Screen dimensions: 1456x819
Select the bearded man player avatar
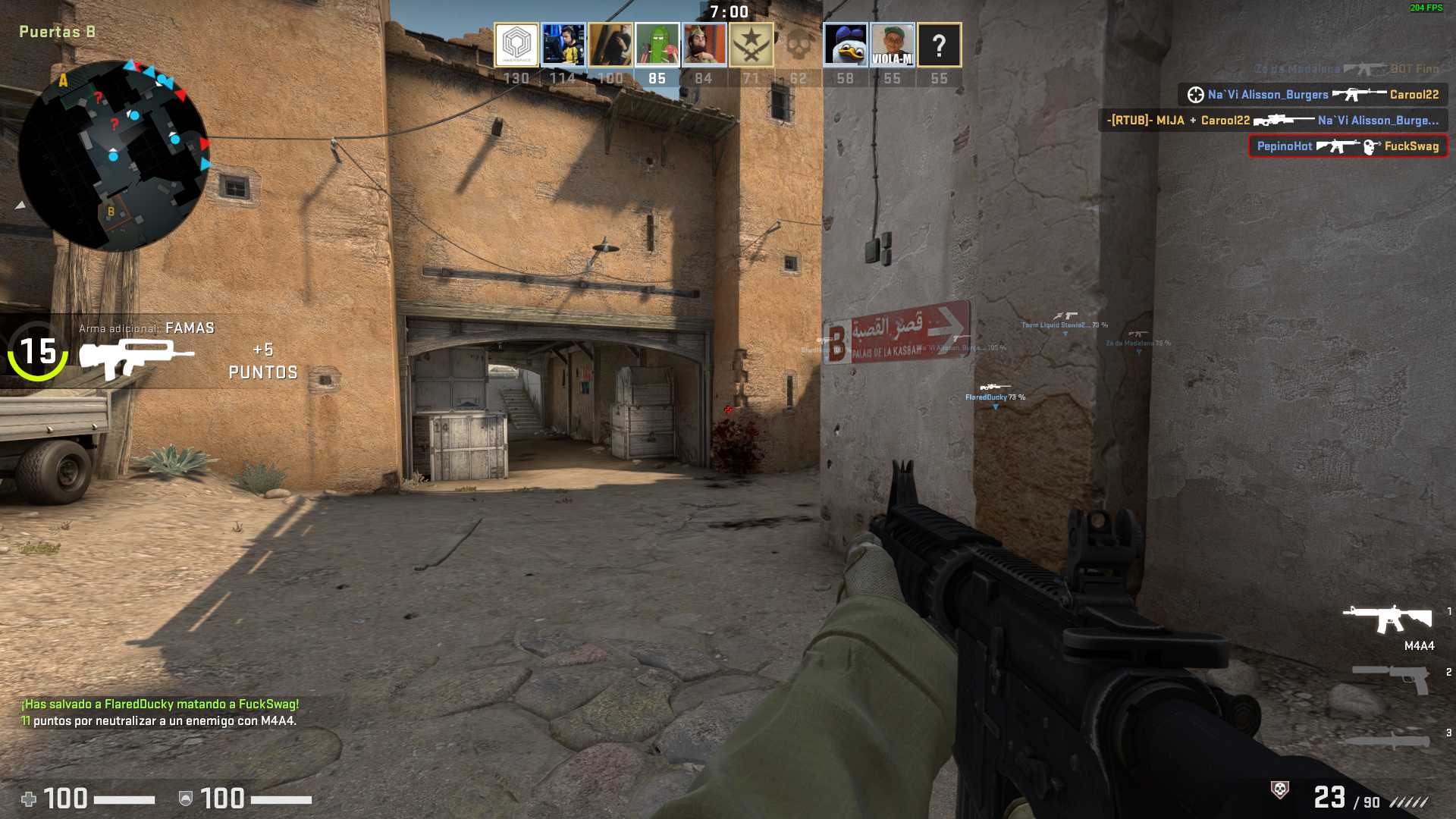pos(704,45)
